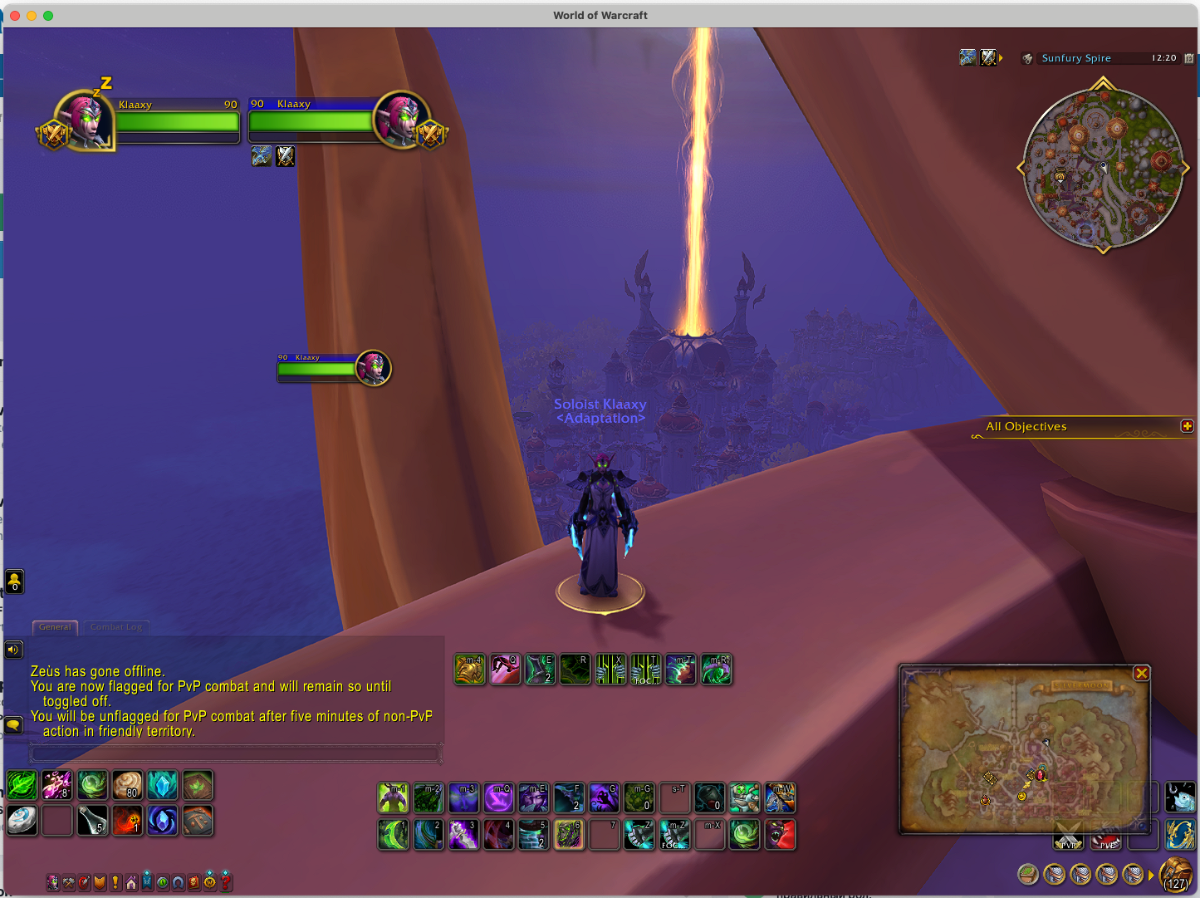
Task: Open the main backpack with 127 count
Action: click(x=1175, y=873)
